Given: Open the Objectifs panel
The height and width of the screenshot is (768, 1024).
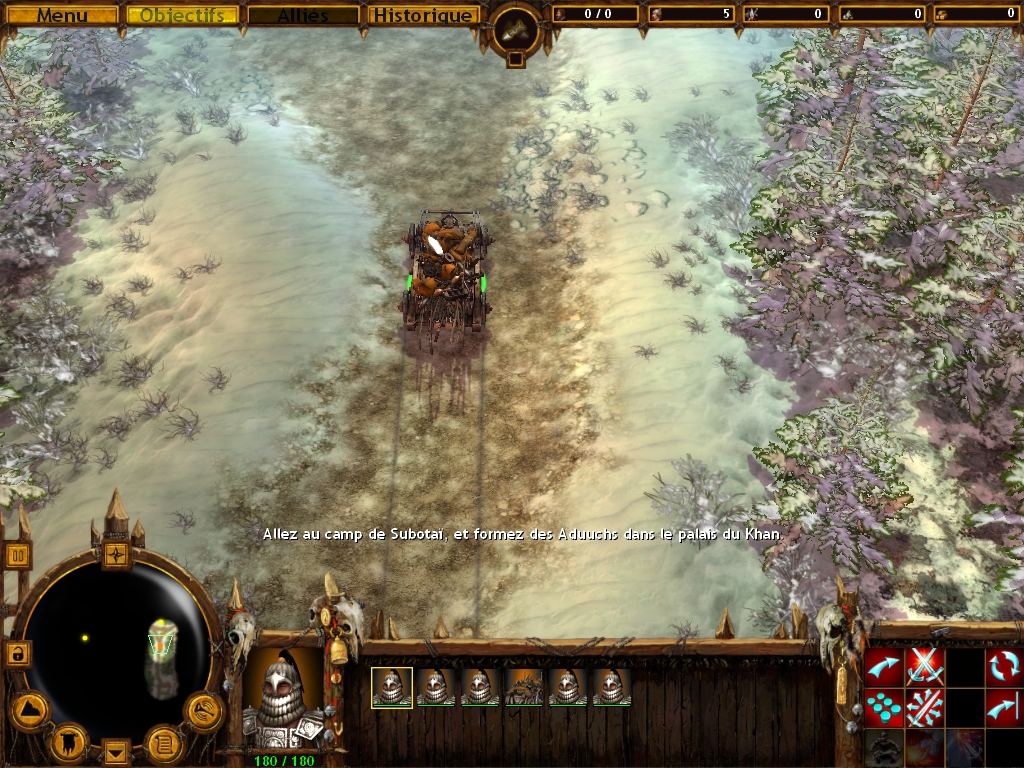Looking at the screenshot, I should tap(182, 15).
